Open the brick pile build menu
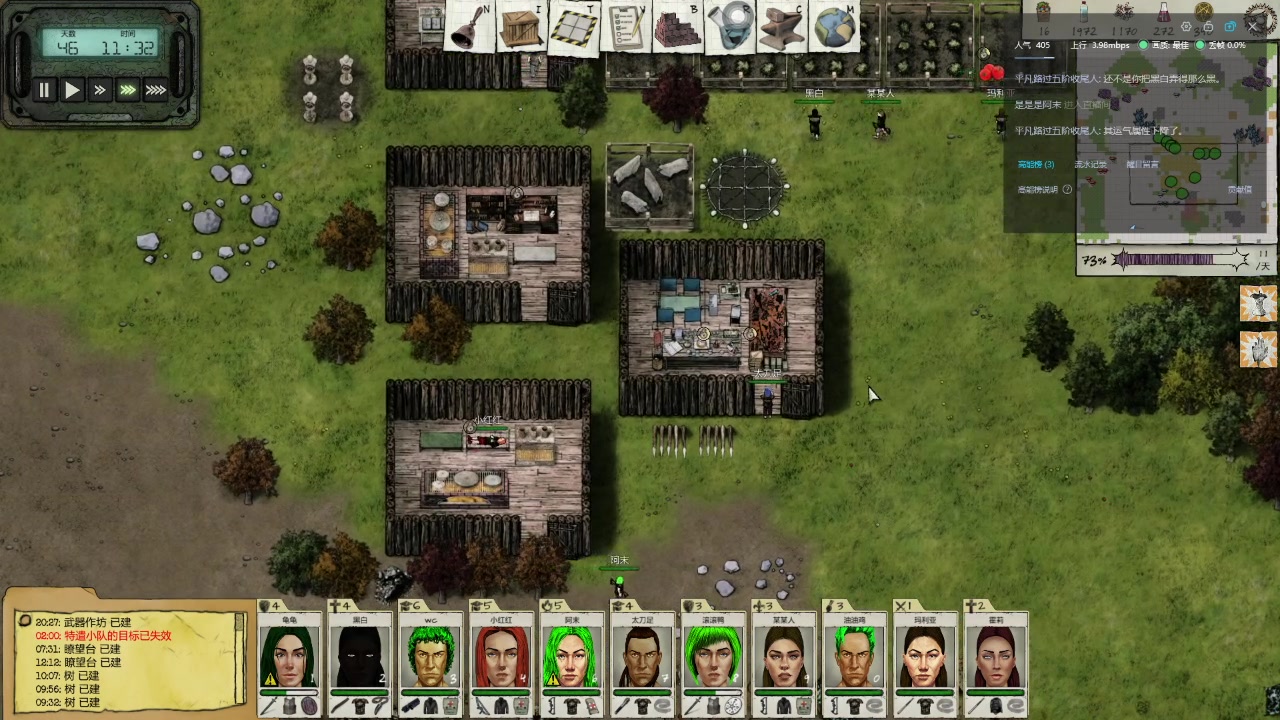 (678, 27)
